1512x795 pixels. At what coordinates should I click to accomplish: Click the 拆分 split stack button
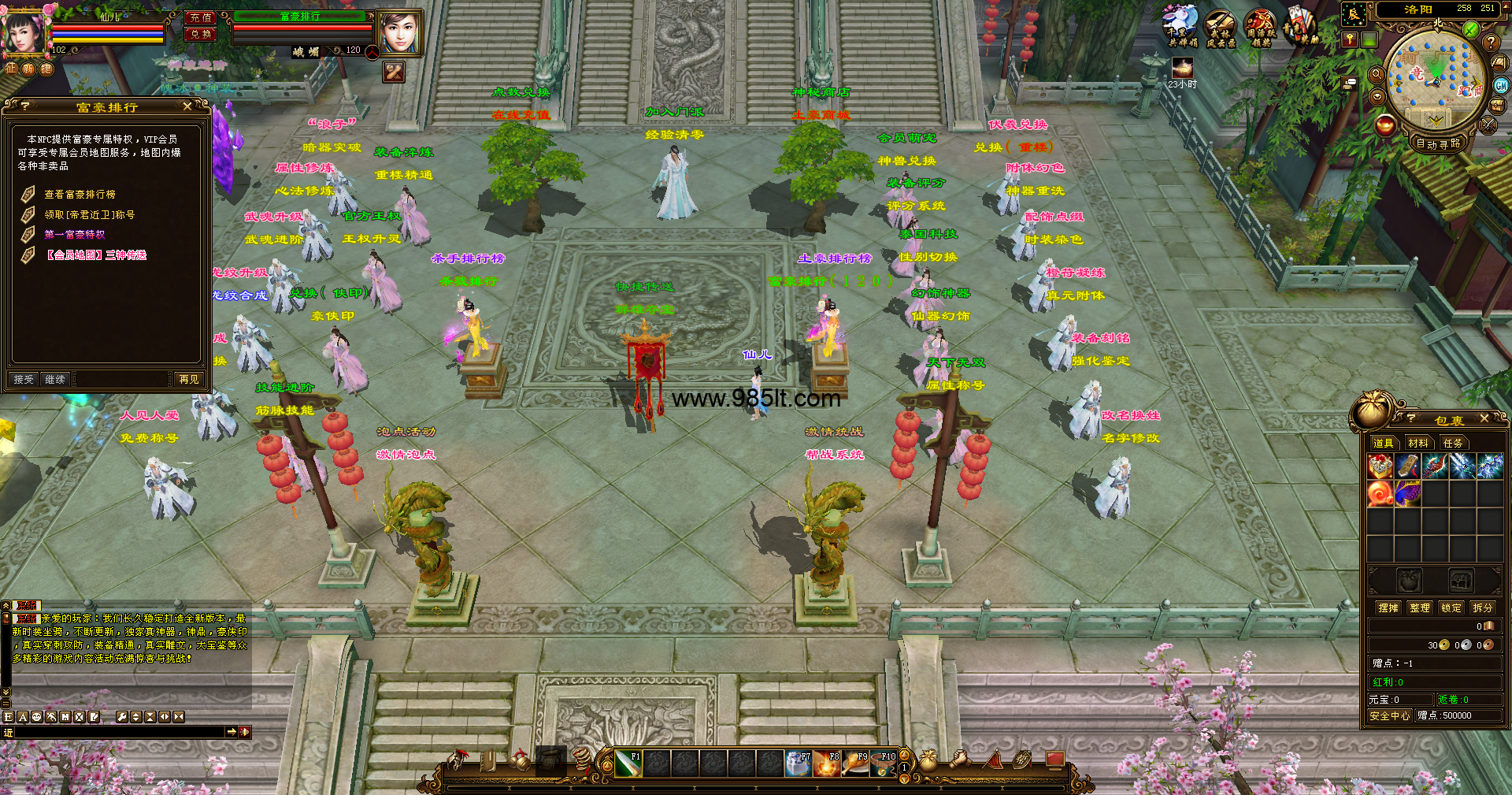1483,608
